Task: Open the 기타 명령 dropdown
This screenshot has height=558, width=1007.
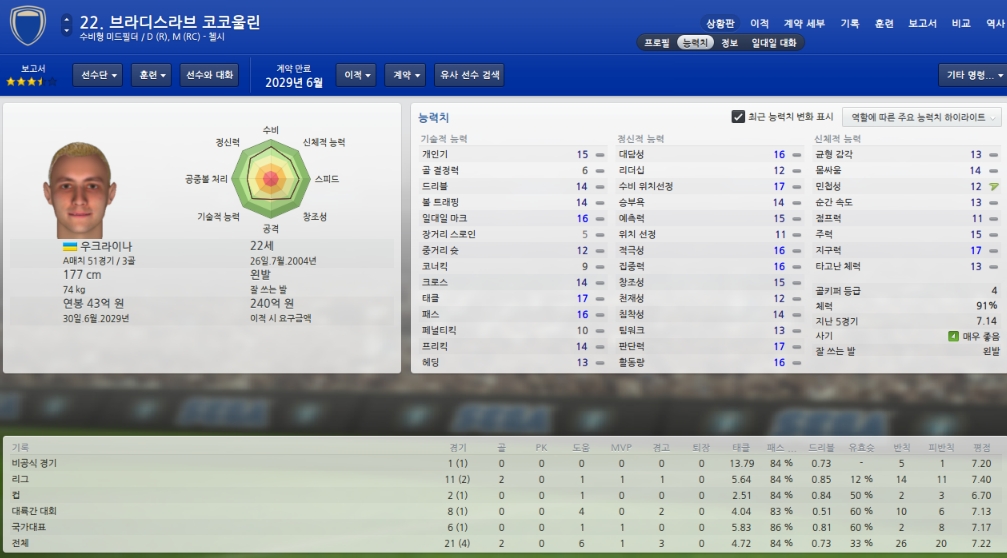Action: 969,75
